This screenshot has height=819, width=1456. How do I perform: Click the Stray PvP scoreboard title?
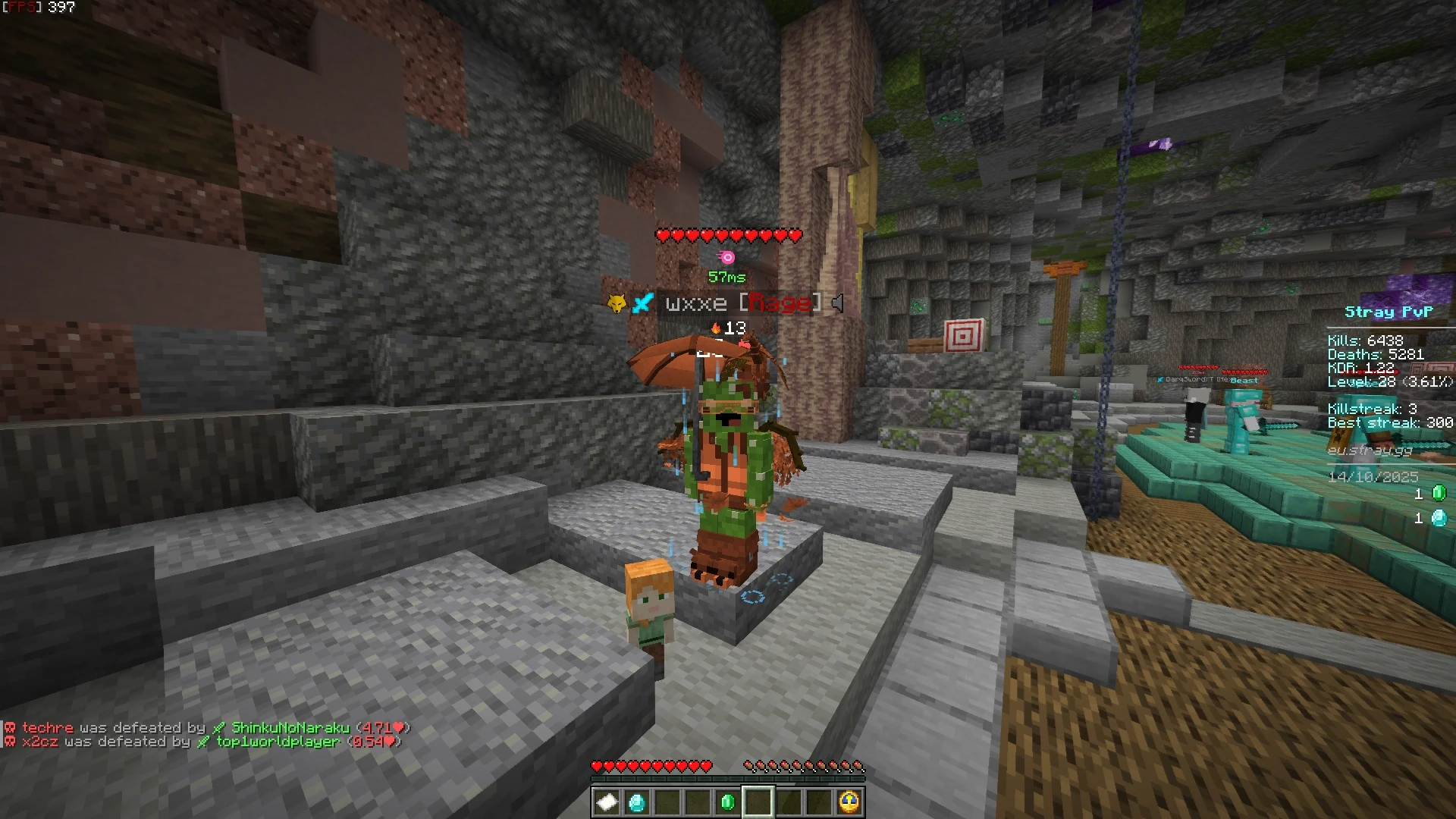(x=1390, y=311)
